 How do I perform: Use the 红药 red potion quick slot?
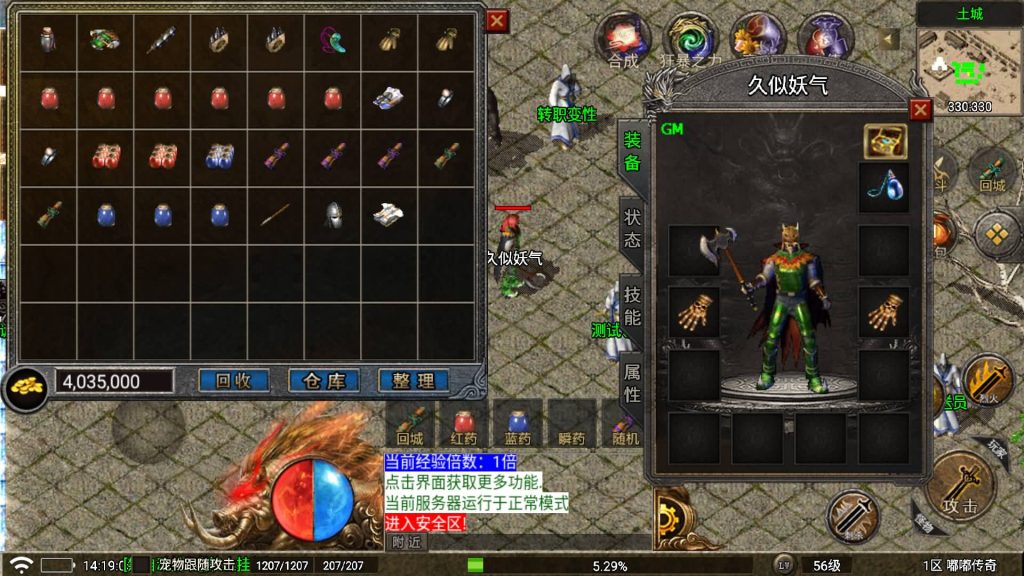(x=463, y=424)
